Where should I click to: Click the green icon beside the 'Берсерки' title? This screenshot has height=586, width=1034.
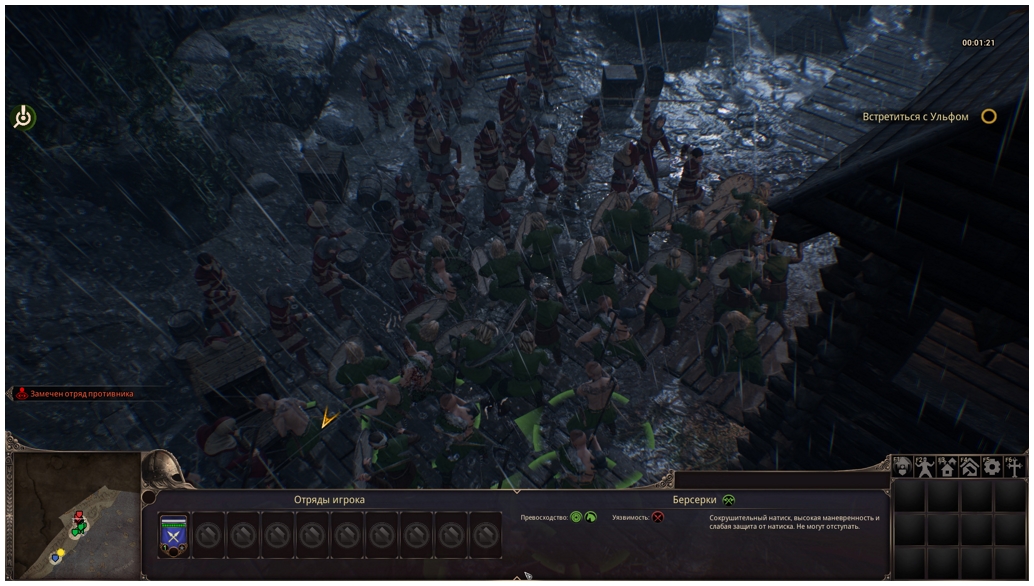coord(729,499)
